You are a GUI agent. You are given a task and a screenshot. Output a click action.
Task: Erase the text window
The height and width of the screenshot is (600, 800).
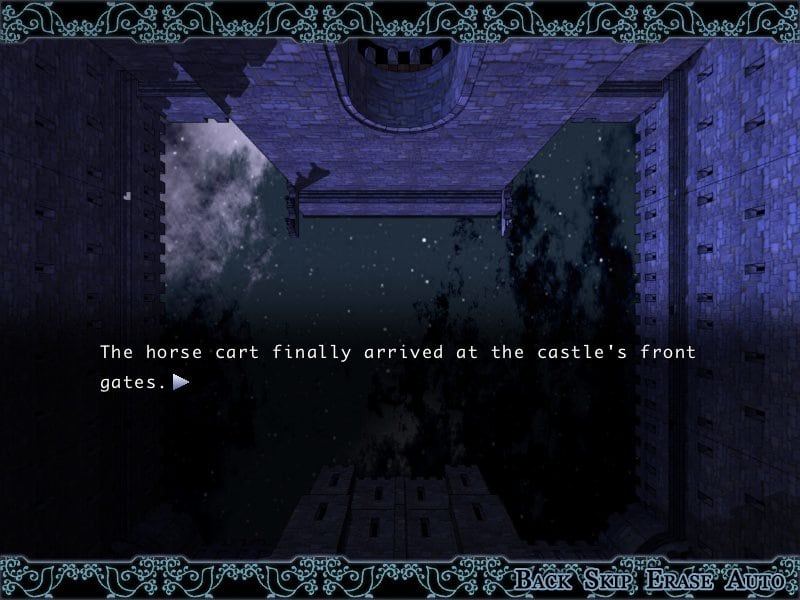679,579
